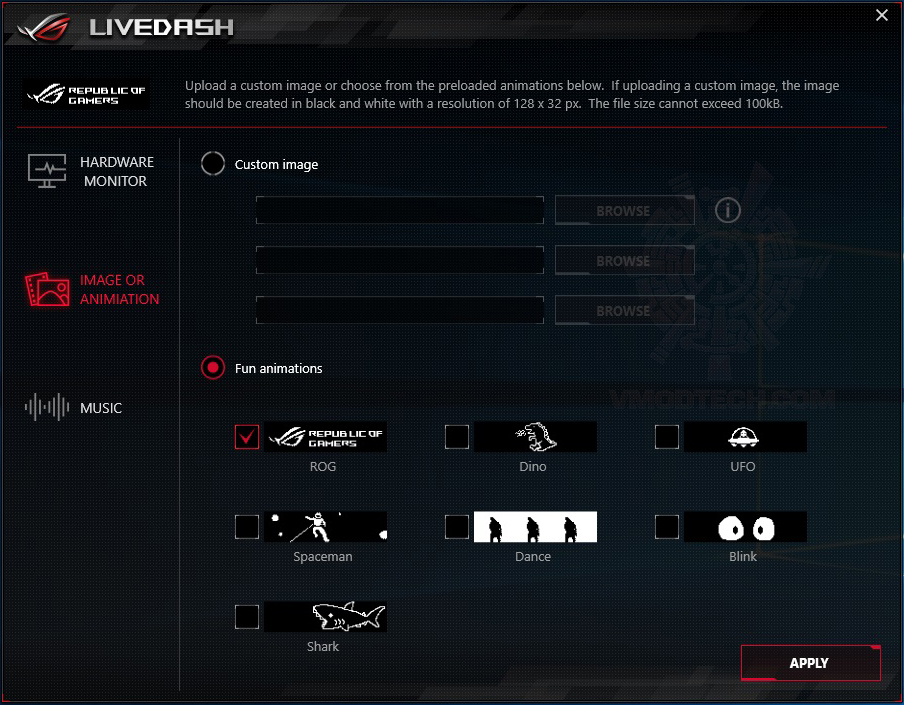The image size is (904, 705).
Task: Select the Custom image radio option
Action: pyautogui.click(x=213, y=164)
